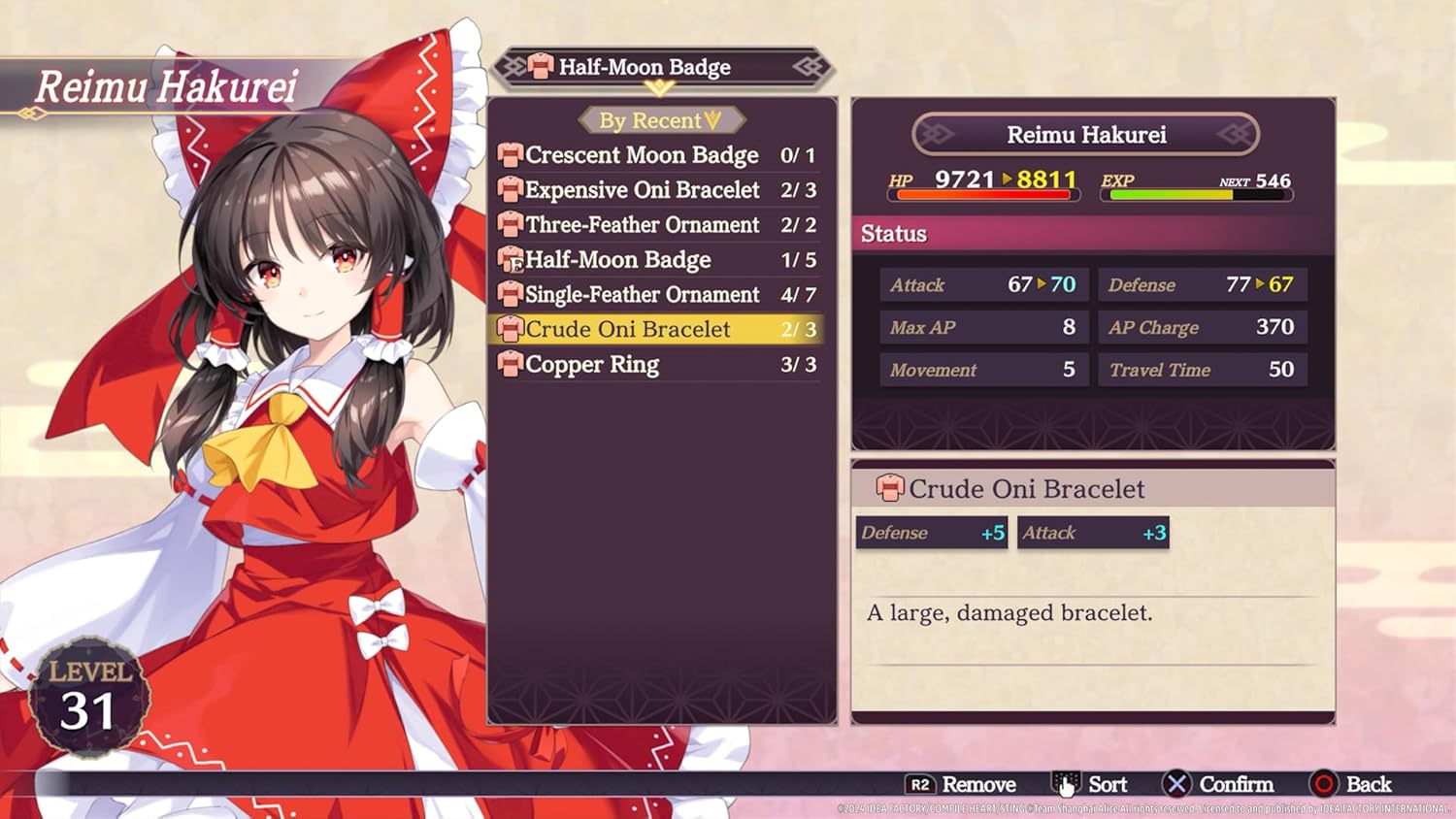Pick the Three-Feather Ornament row

coord(656,225)
